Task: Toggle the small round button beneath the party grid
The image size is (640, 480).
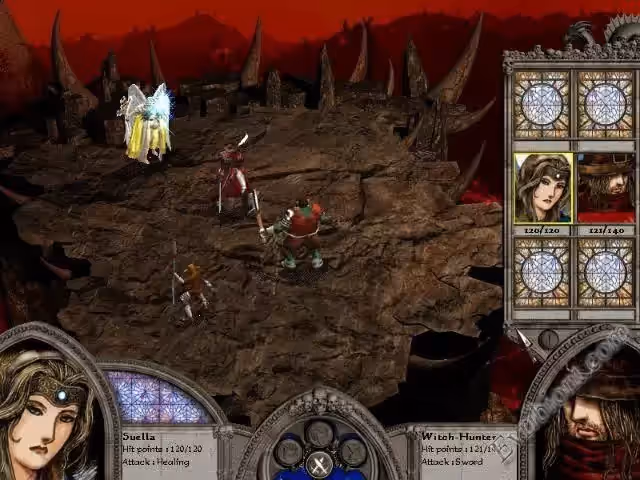Action: tap(548, 338)
